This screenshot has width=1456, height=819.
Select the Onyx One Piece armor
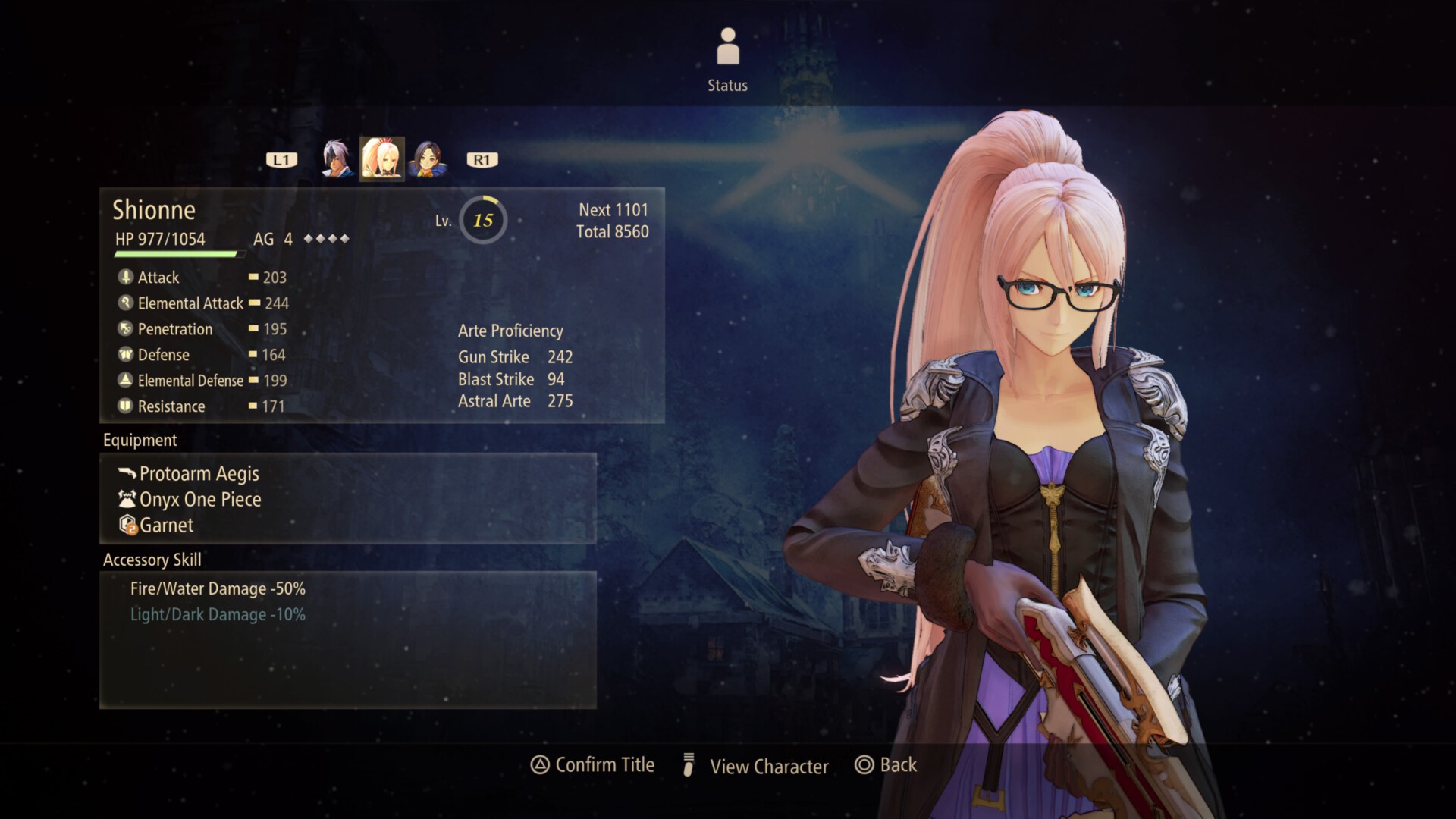pyautogui.click(x=200, y=500)
